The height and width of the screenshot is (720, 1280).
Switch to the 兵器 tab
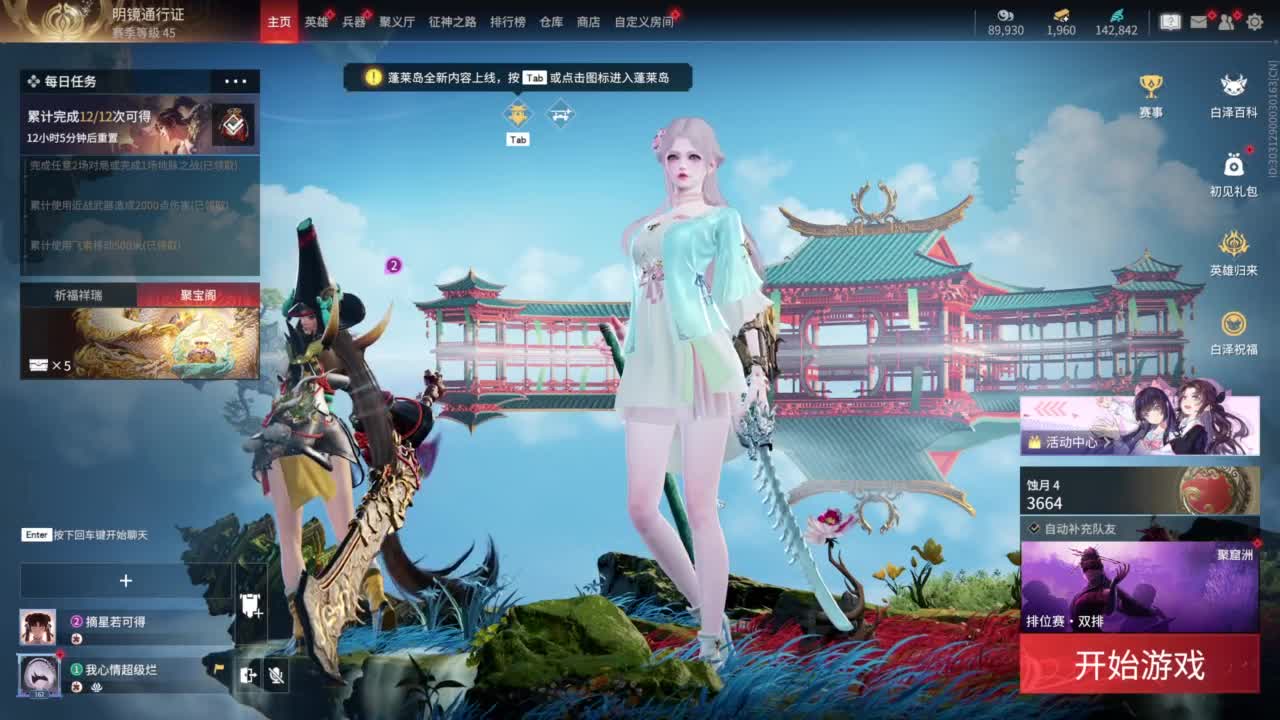coord(353,20)
